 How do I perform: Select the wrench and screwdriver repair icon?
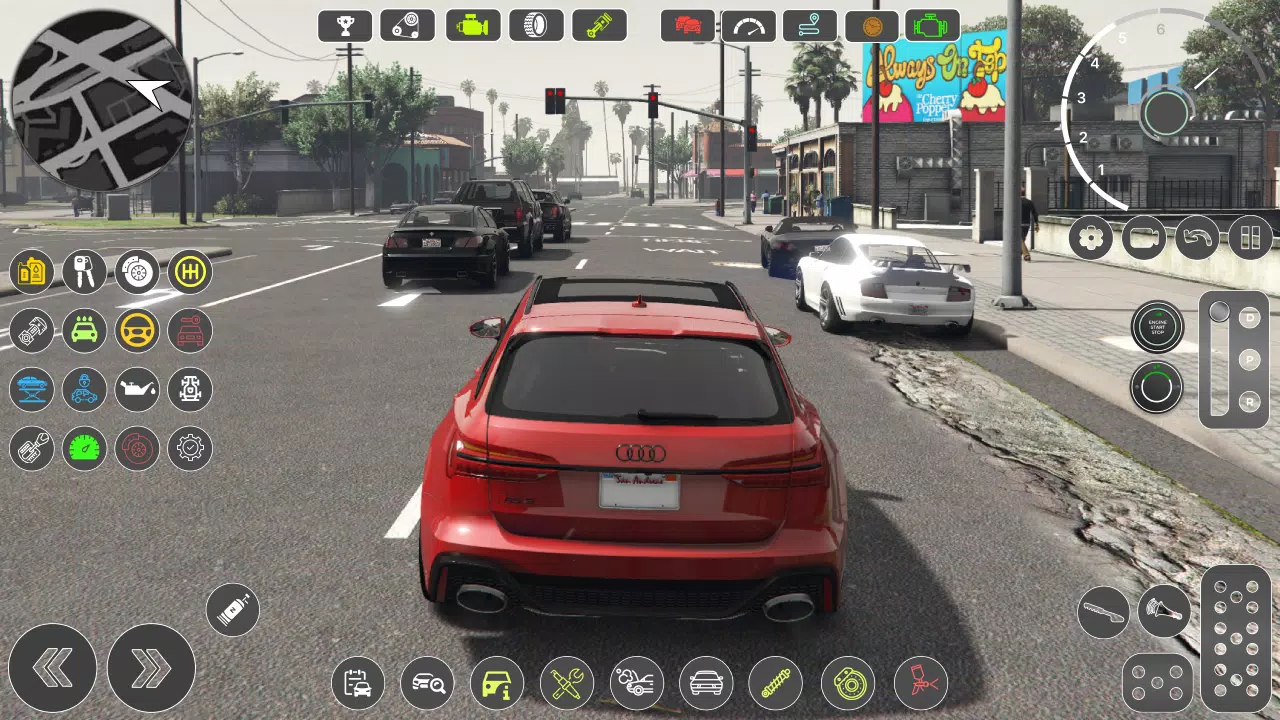coord(567,683)
